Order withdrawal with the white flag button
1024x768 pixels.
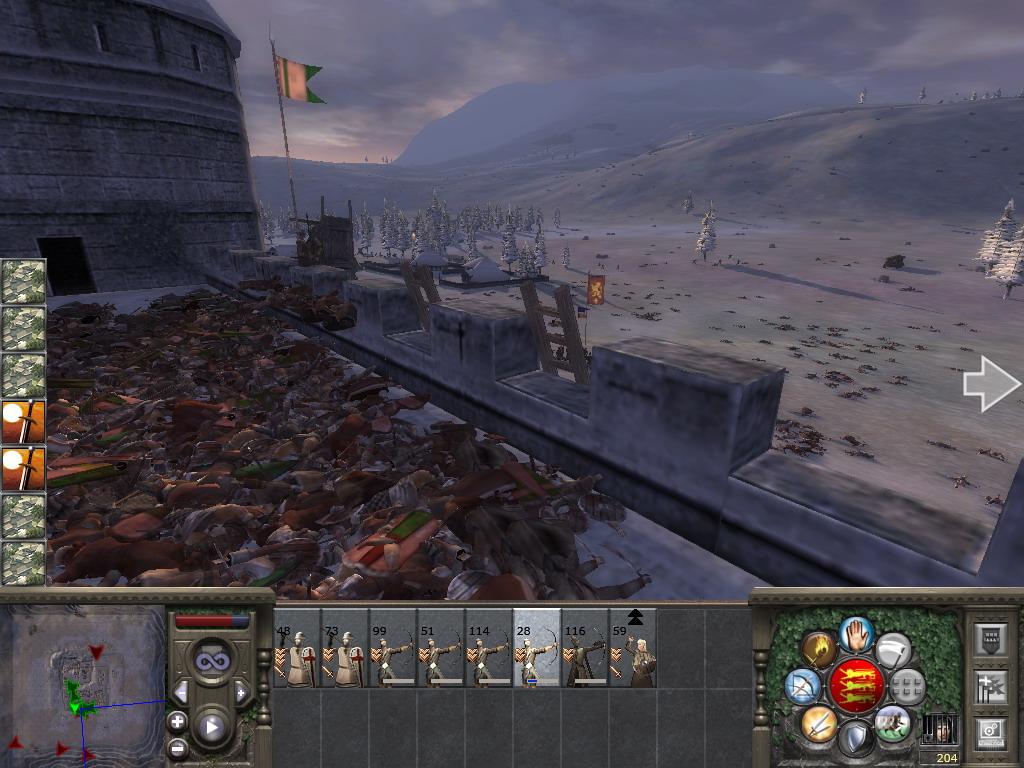click(893, 650)
